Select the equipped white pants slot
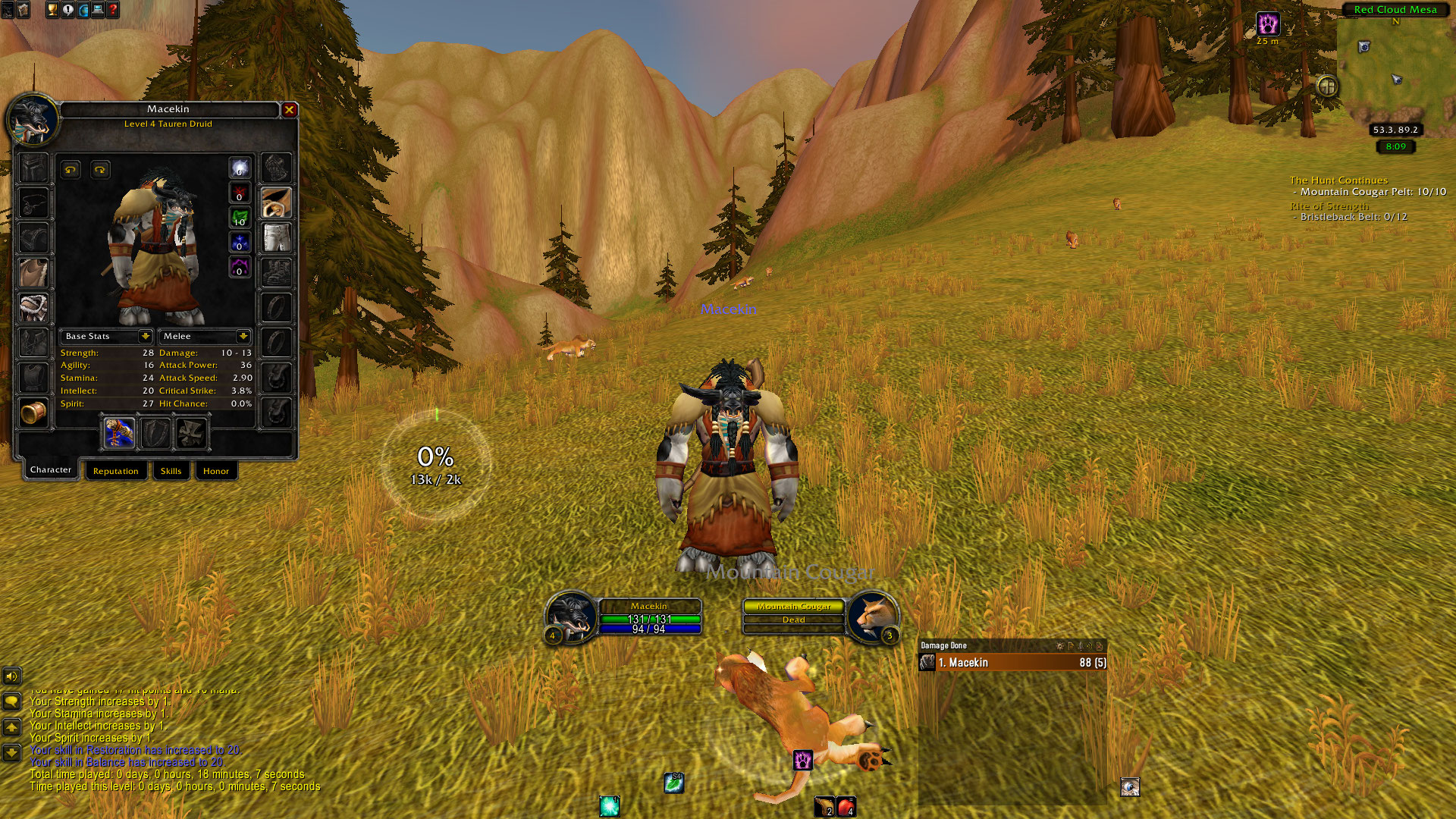 pyautogui.click(x=276, y=237)
